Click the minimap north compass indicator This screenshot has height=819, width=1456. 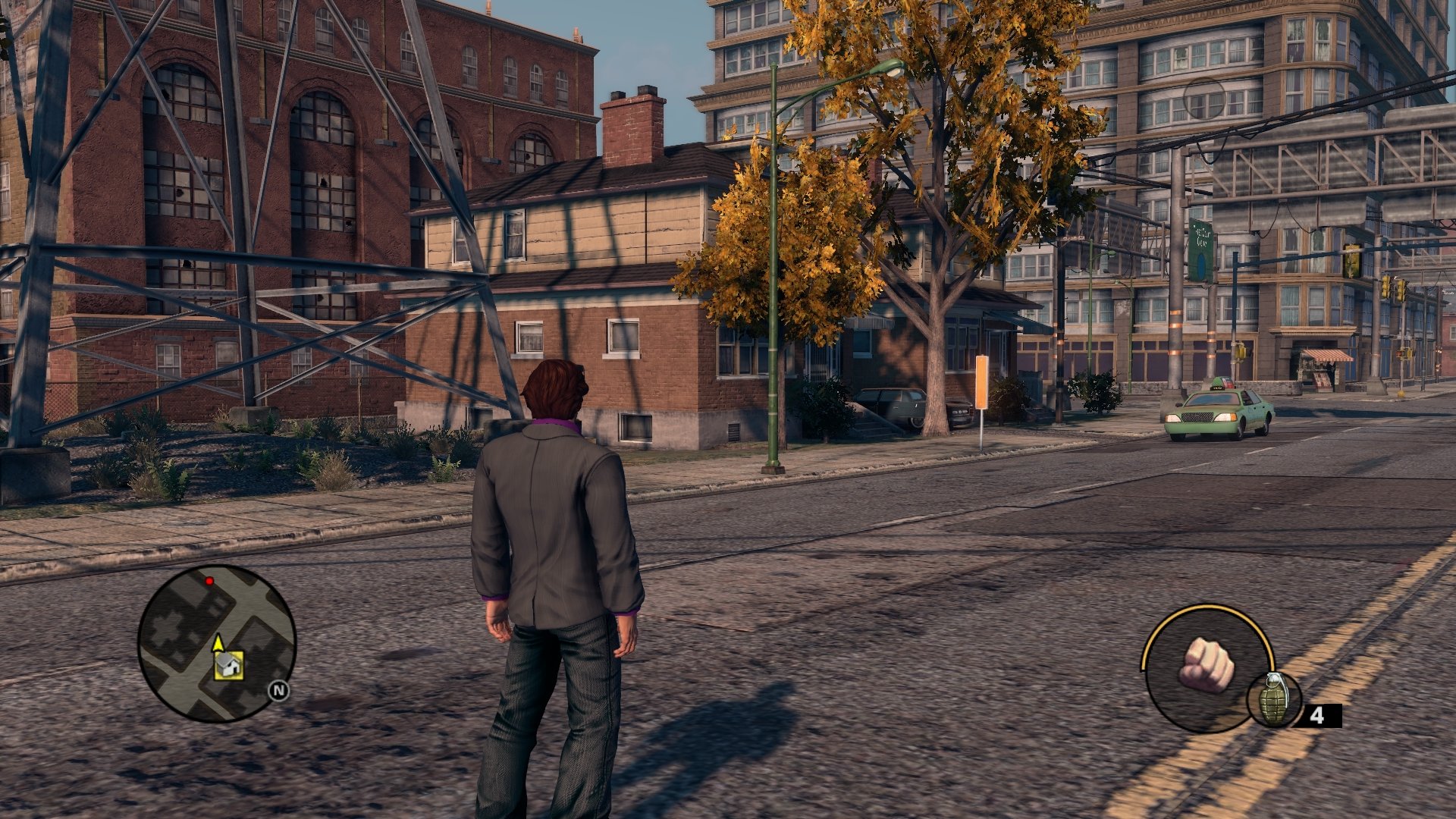pos(279,690)
